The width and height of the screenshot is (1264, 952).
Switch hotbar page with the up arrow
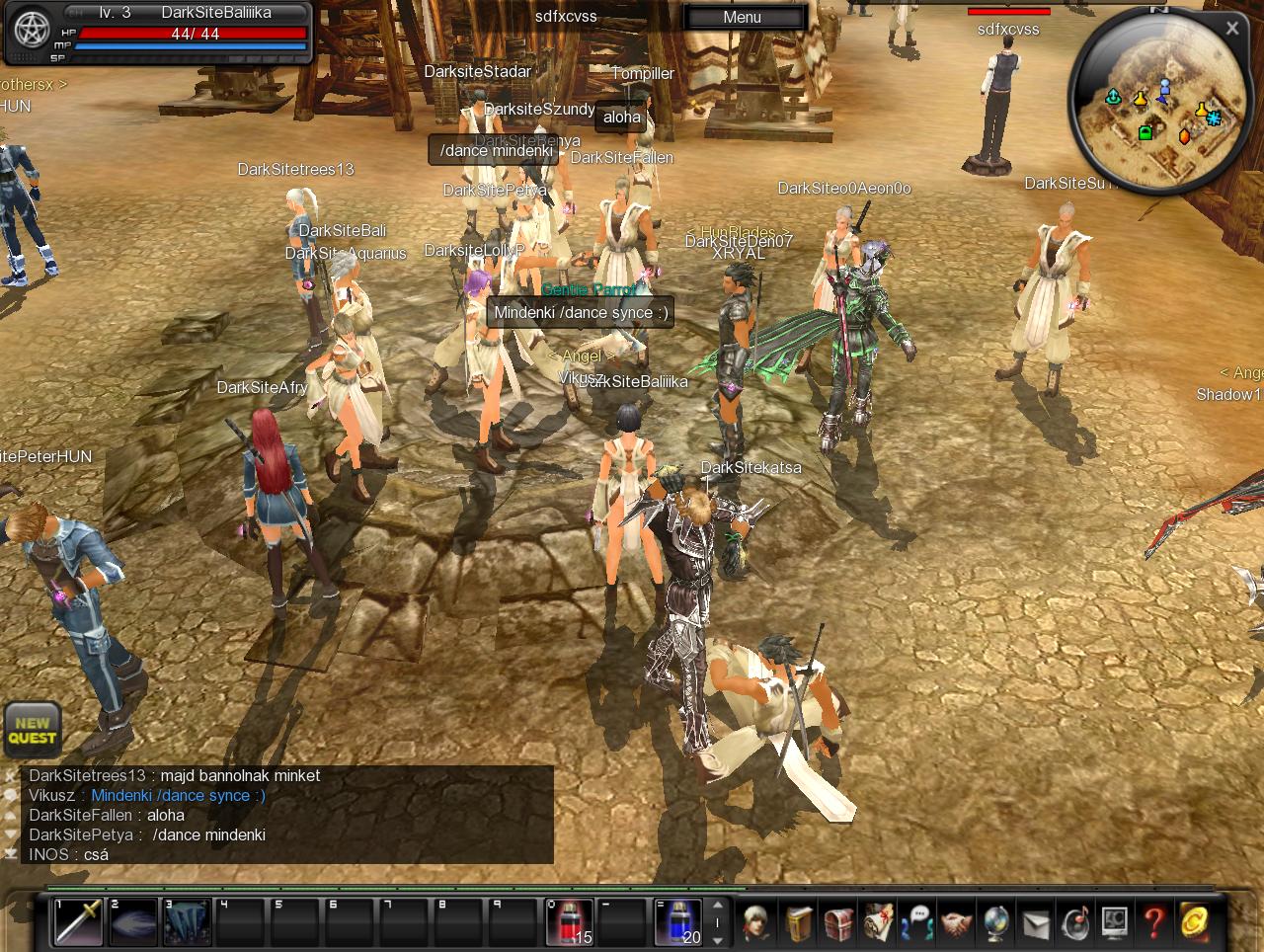(x=718, y=906)
